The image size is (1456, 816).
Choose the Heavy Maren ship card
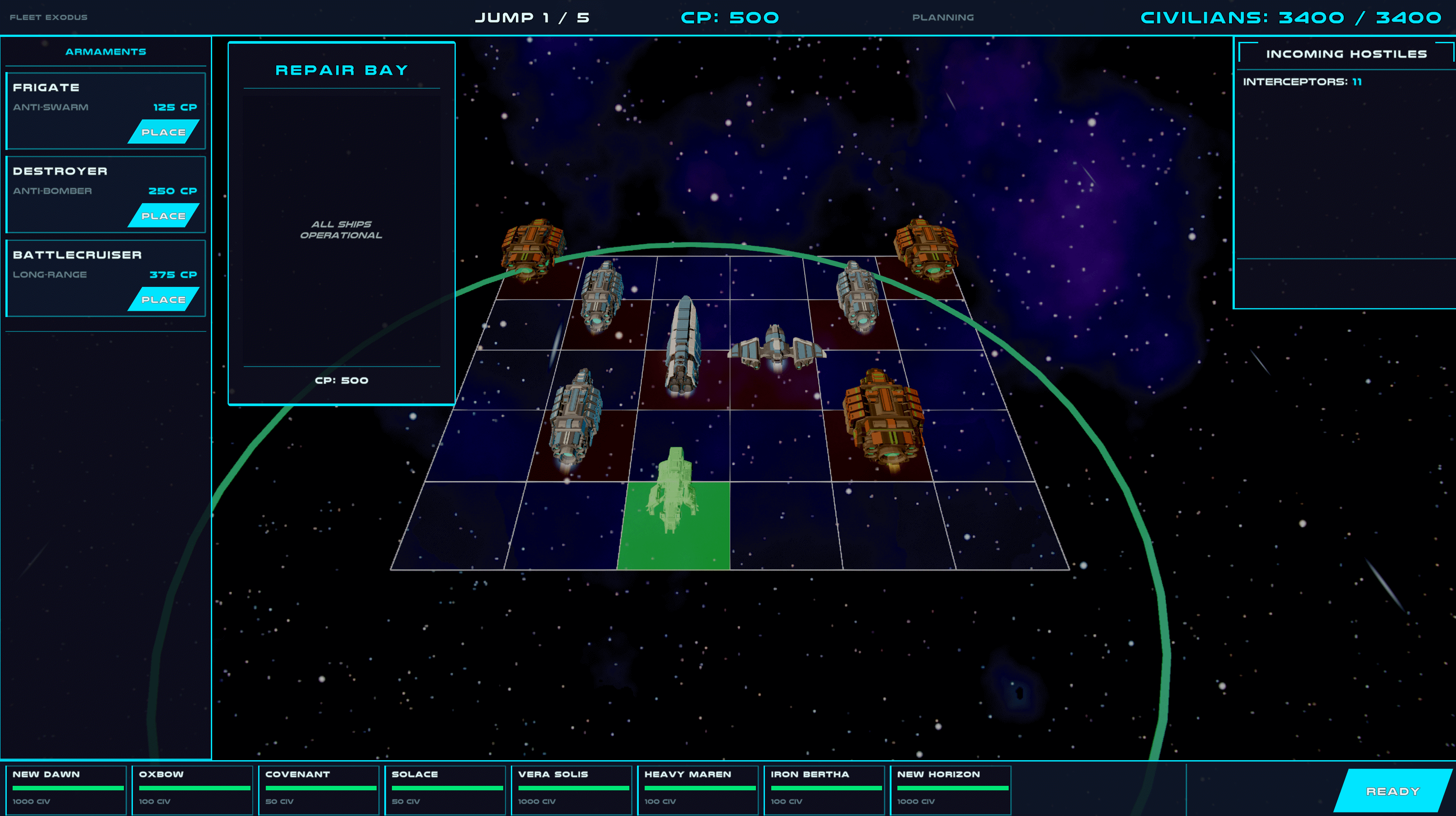tap(697, 789)
